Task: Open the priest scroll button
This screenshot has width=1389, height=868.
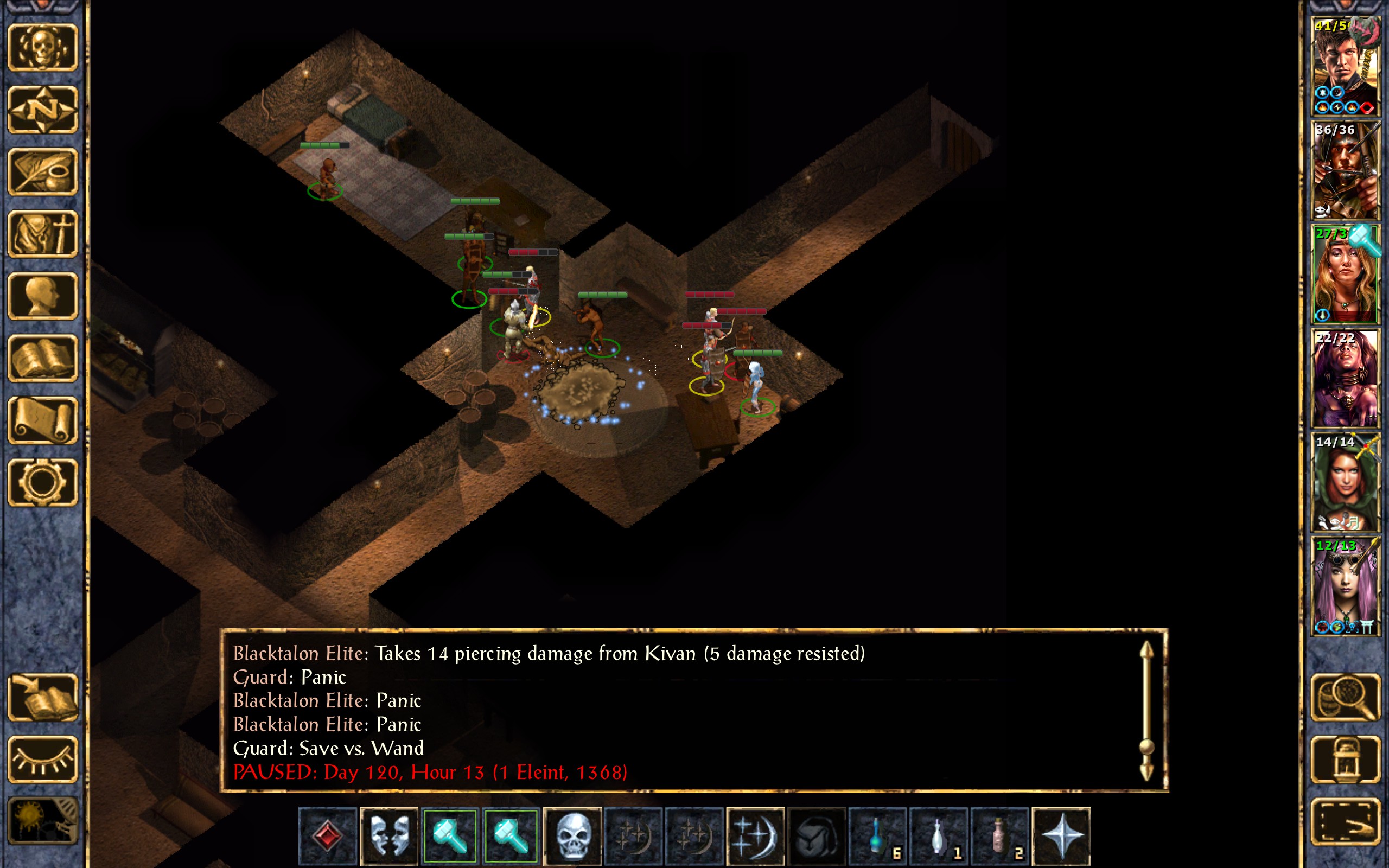Action: click(x=43, y=420)
